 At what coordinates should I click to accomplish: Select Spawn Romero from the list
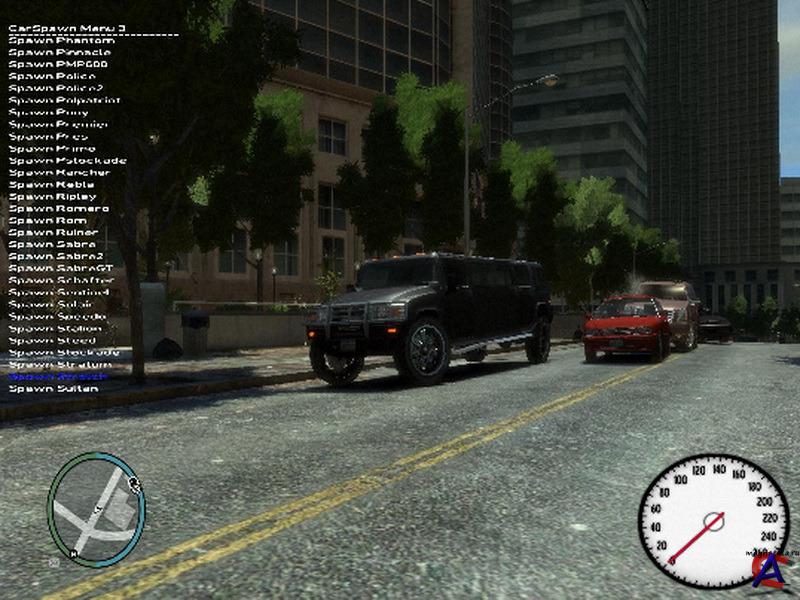pyautogui.click(x=58, y=208)
